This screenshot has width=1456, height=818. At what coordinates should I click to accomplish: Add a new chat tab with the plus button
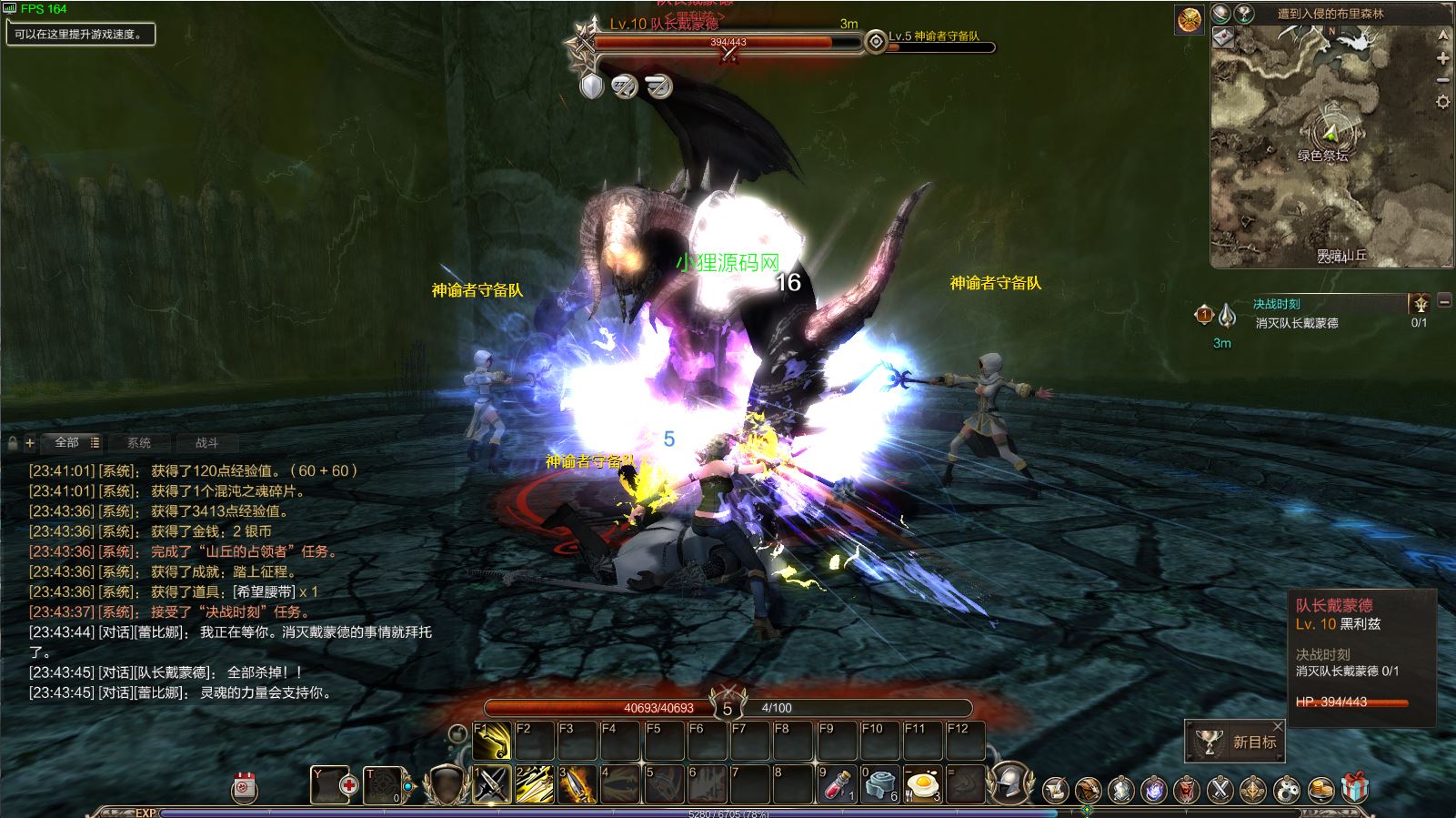(30, 443)
